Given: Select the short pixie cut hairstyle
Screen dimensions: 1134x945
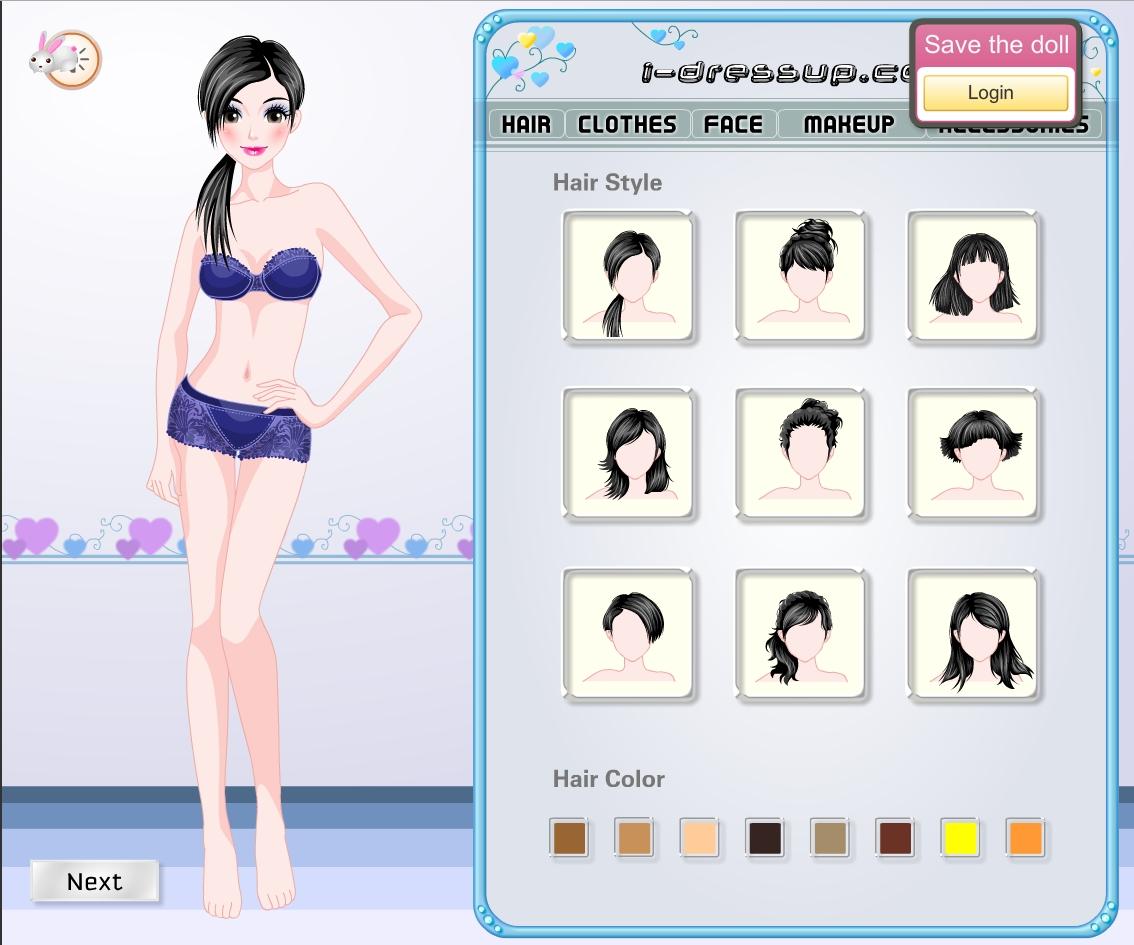Looking at the screenshot, I should [629, 634].
